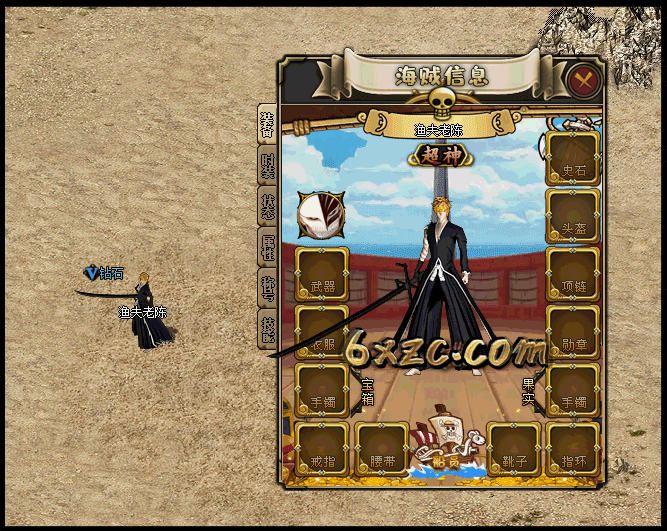
Task: Select the 靴子 slot
Action: tap(514, 449)
